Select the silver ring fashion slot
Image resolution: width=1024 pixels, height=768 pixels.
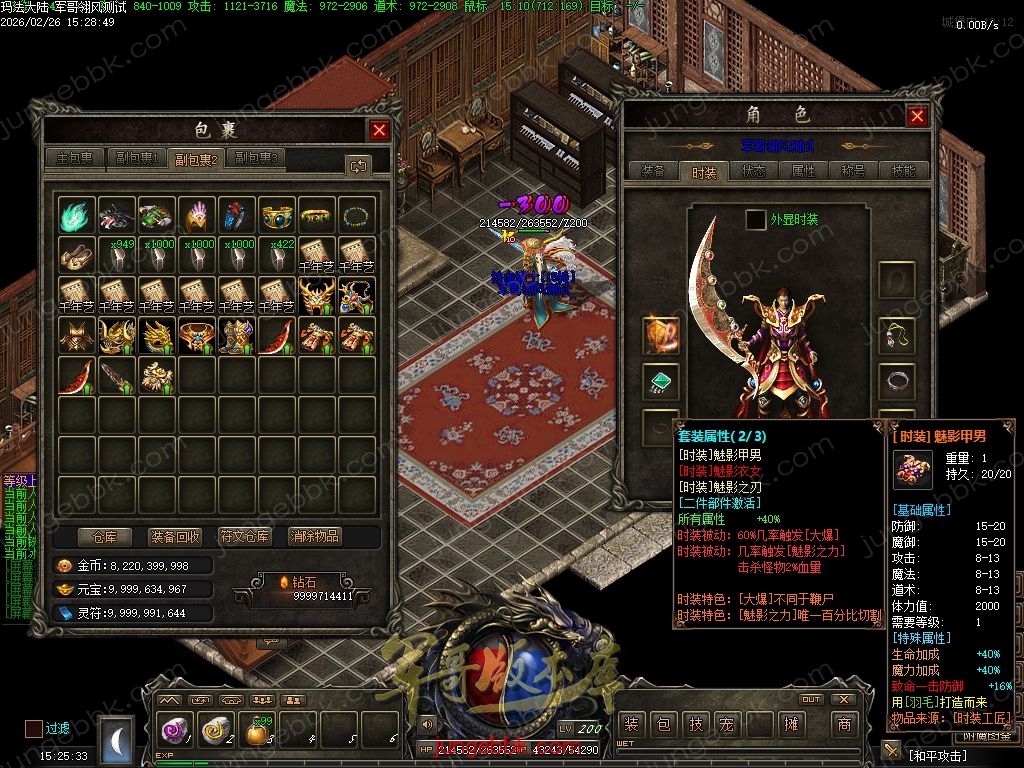pos(896,381)
